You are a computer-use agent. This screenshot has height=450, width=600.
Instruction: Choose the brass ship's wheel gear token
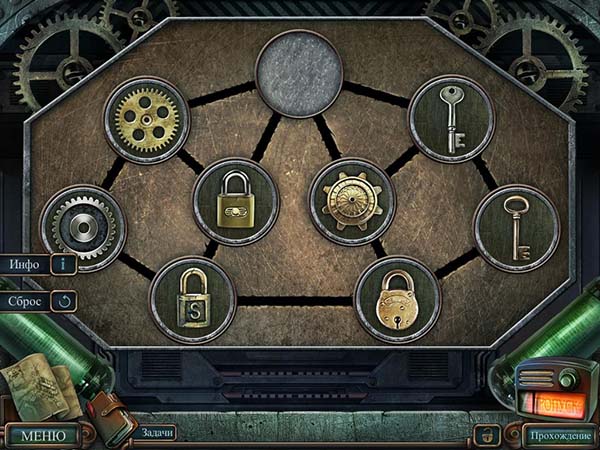point(352,200)
